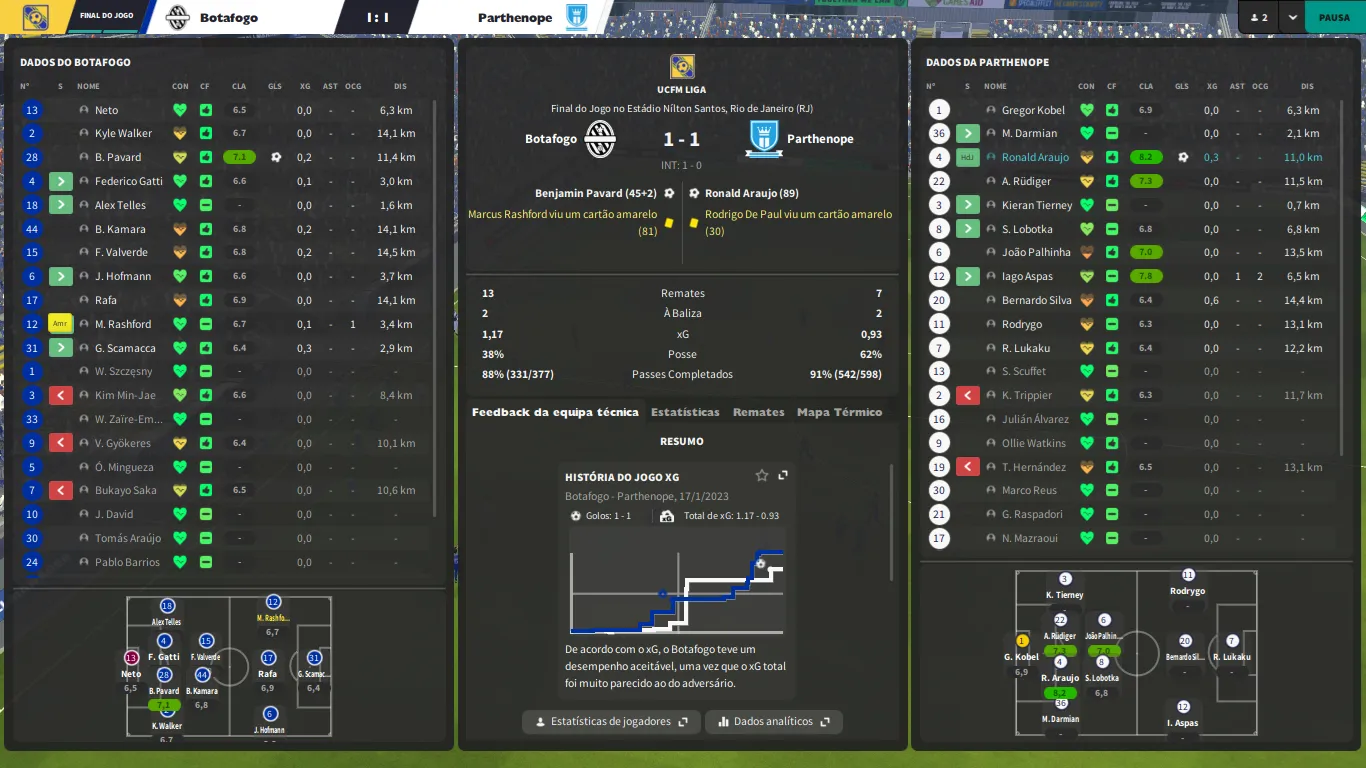Click the Parthenope team name in header
Viewport: 1366px width, 768px height.
coord(515,17)
